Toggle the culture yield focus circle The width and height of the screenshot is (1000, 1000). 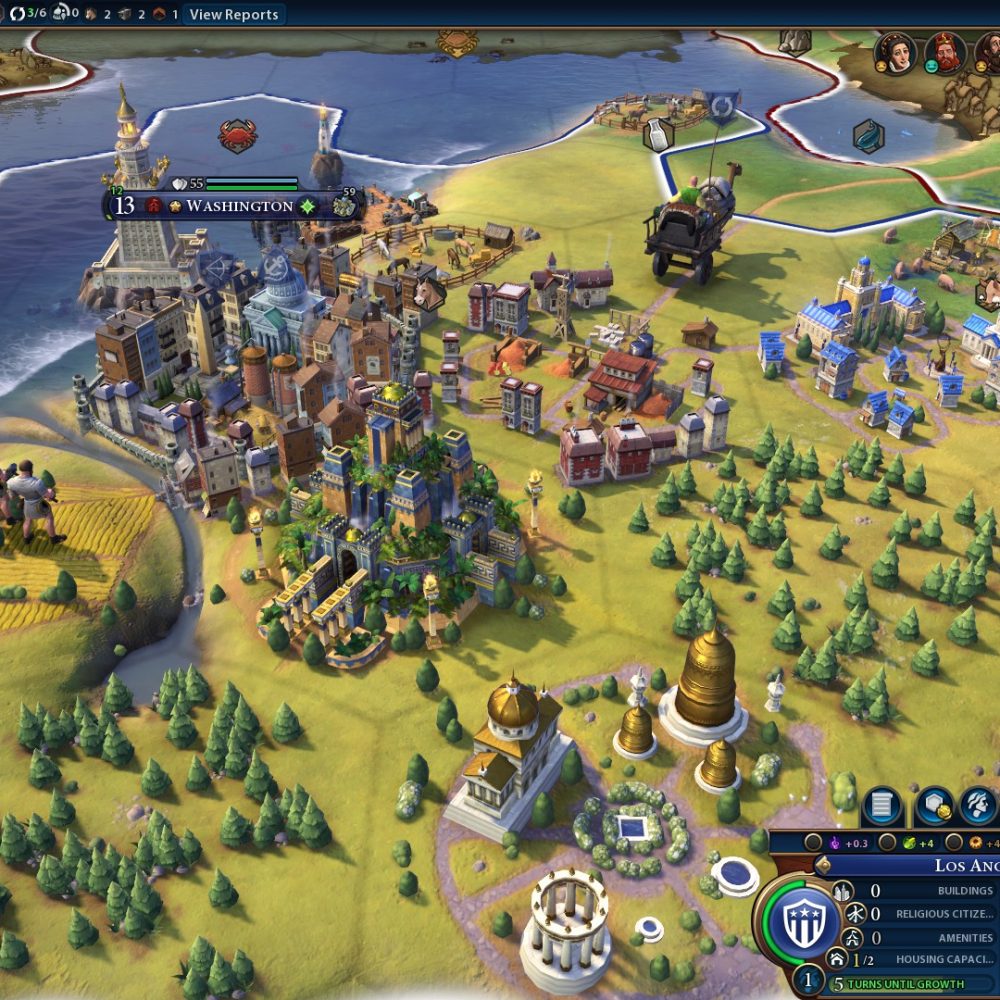(814, 842)
